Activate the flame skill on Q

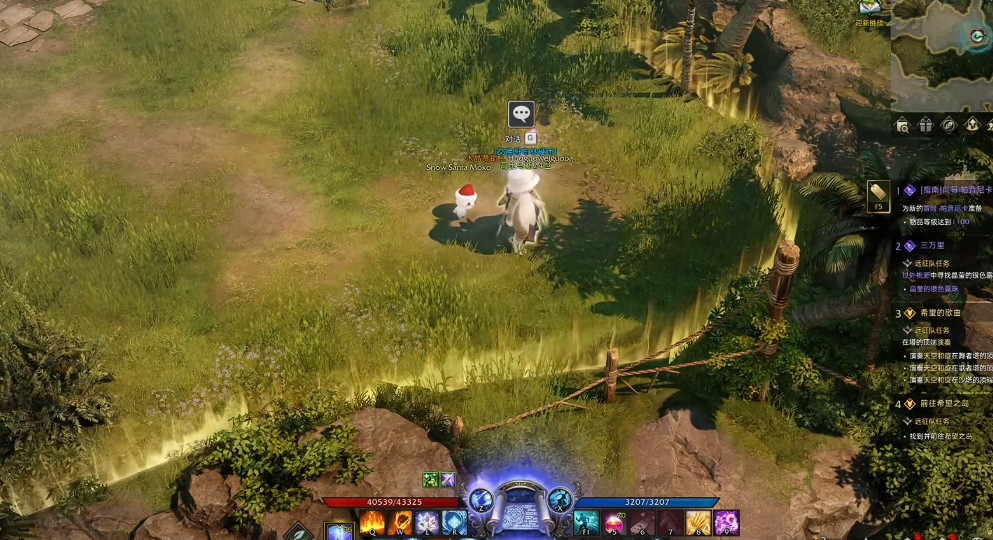coord(372,522)
